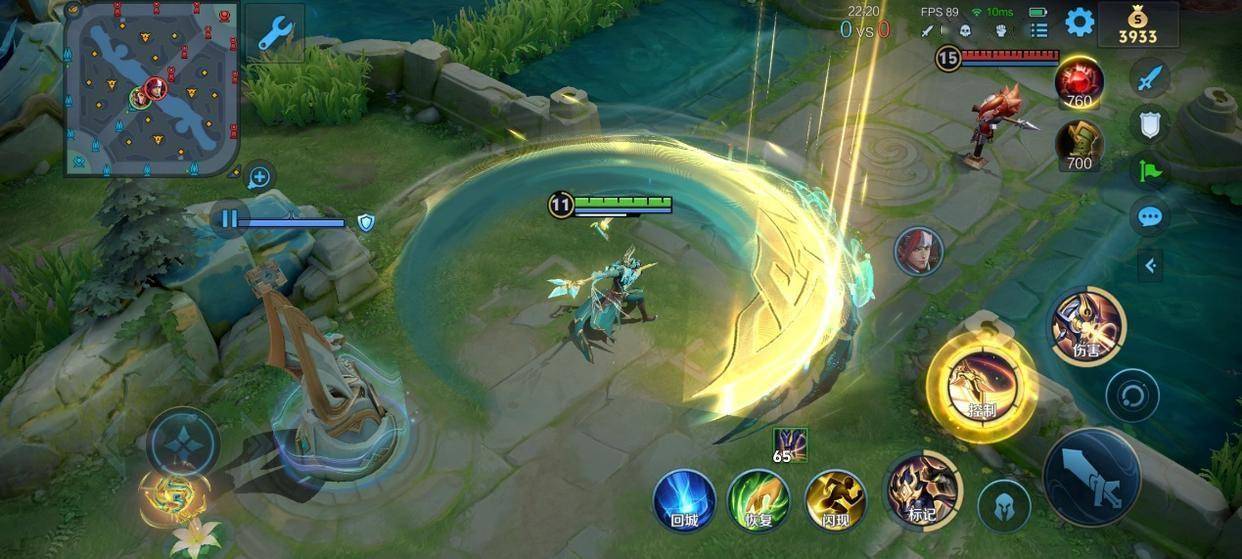Send the shield defend signal
This screenshot has height=559, width=1242.
[x=1150, y=124]
